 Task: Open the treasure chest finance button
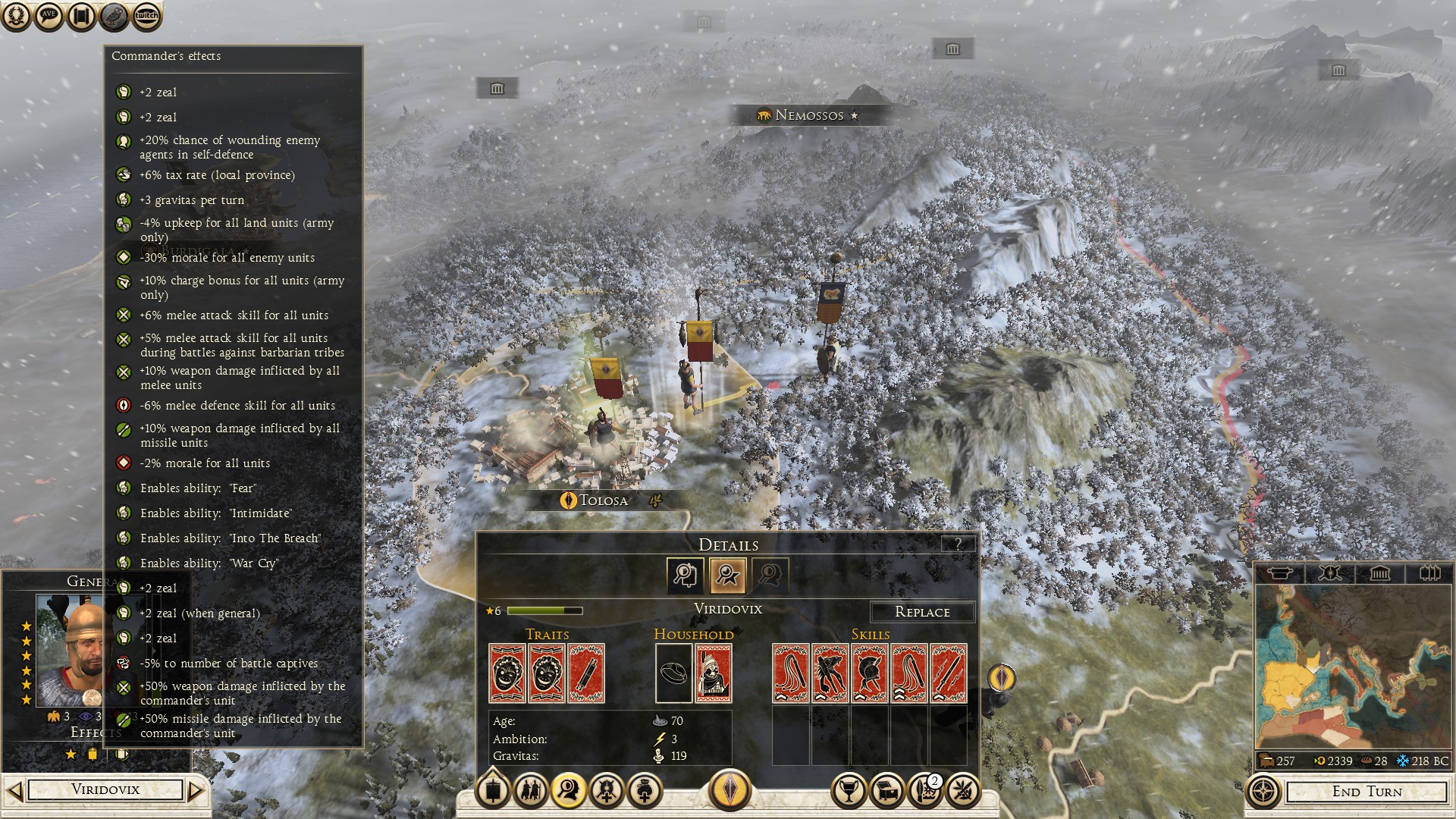[x=886, y=791]
